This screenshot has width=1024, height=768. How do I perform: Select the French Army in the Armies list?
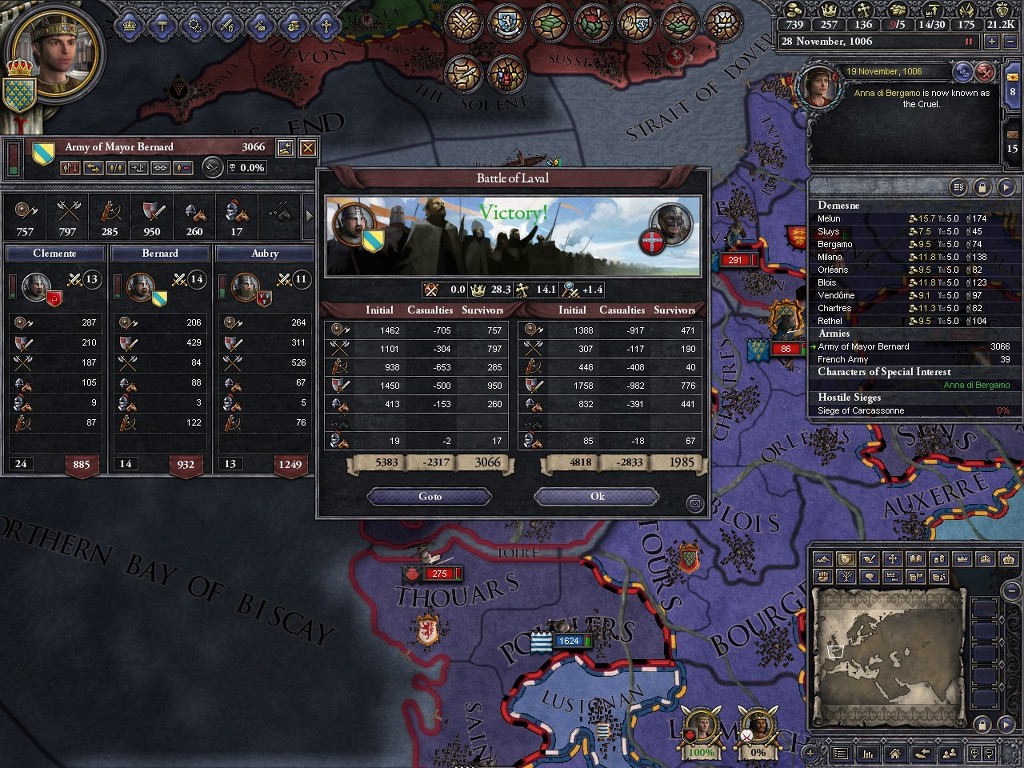843,359
